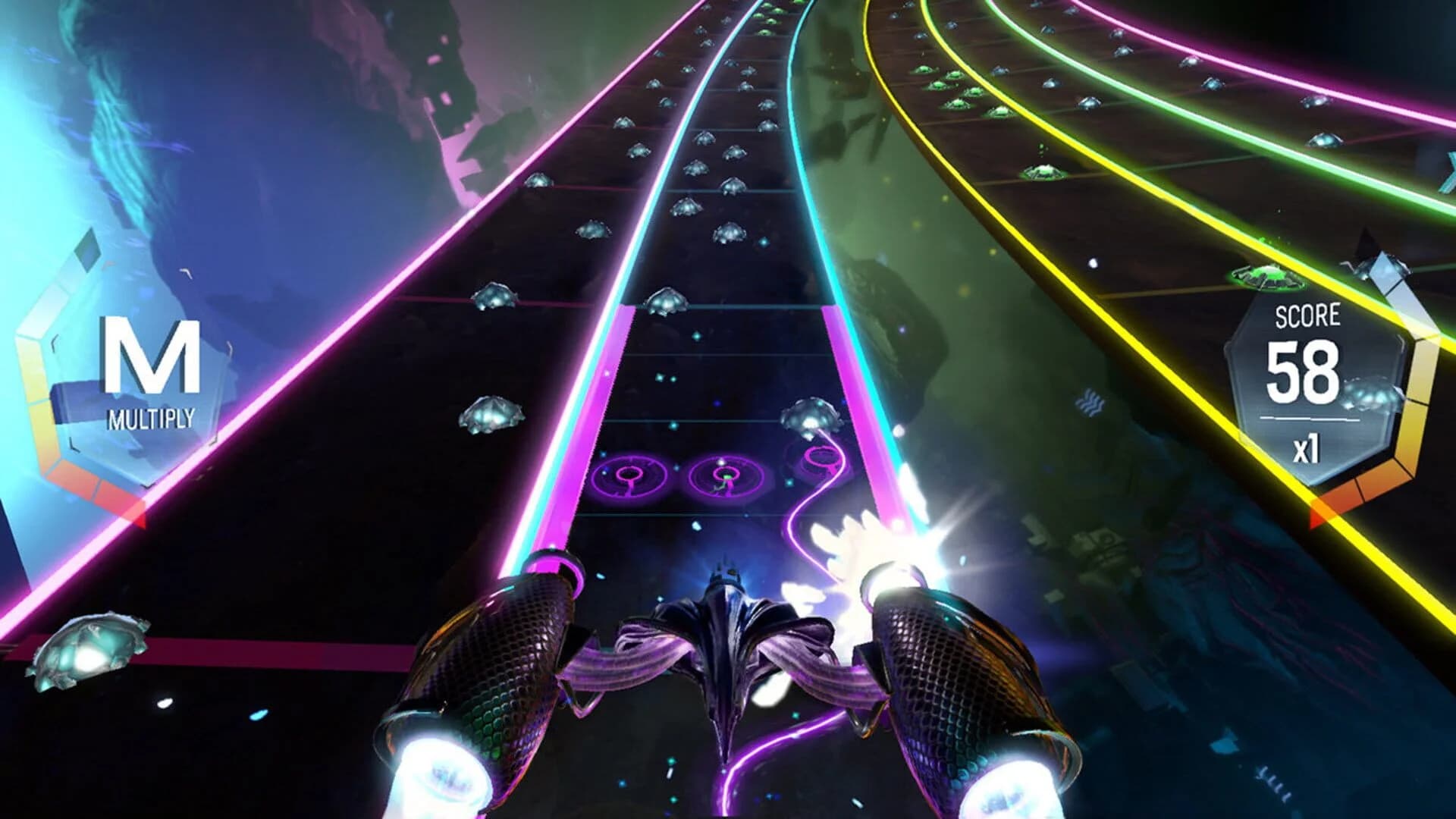Viewport: 1456px width, 819px height.
Task: Select the left thruster cannon
Action: (x=500, y=667)
